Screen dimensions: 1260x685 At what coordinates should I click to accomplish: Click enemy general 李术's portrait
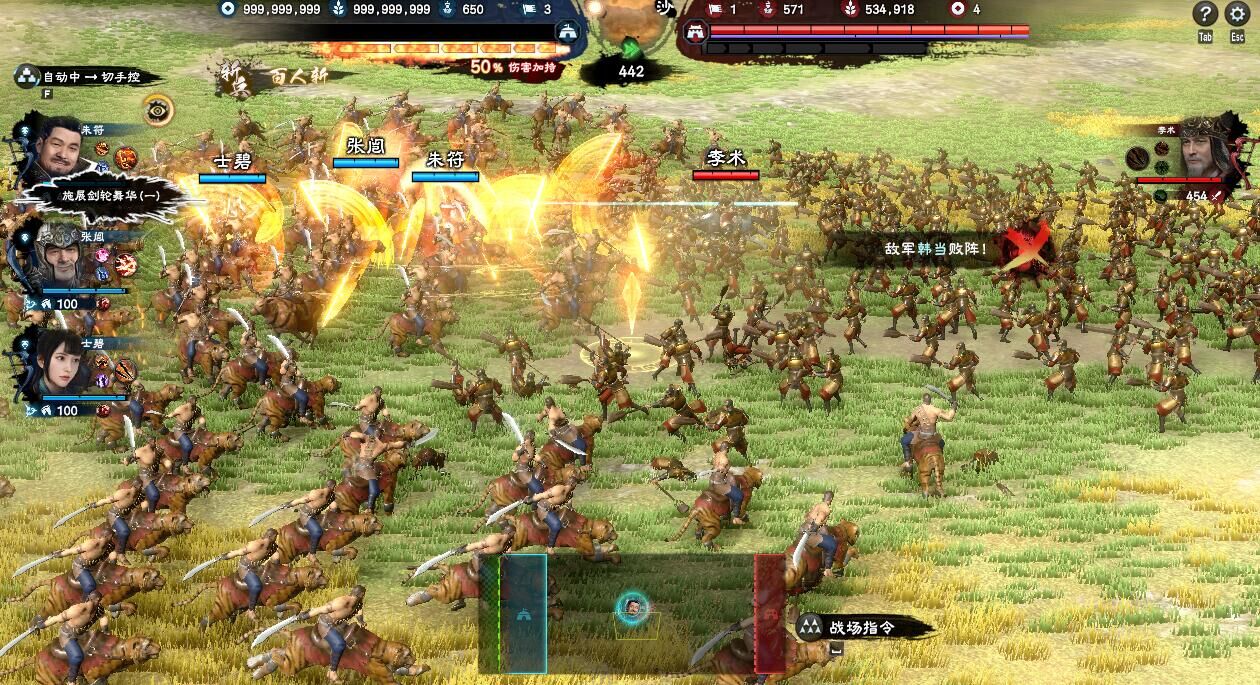point(1205,151)
